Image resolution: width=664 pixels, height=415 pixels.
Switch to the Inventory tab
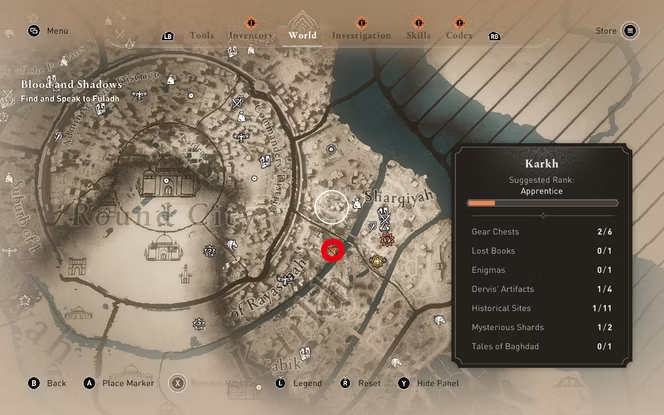(x=250, y=36)
